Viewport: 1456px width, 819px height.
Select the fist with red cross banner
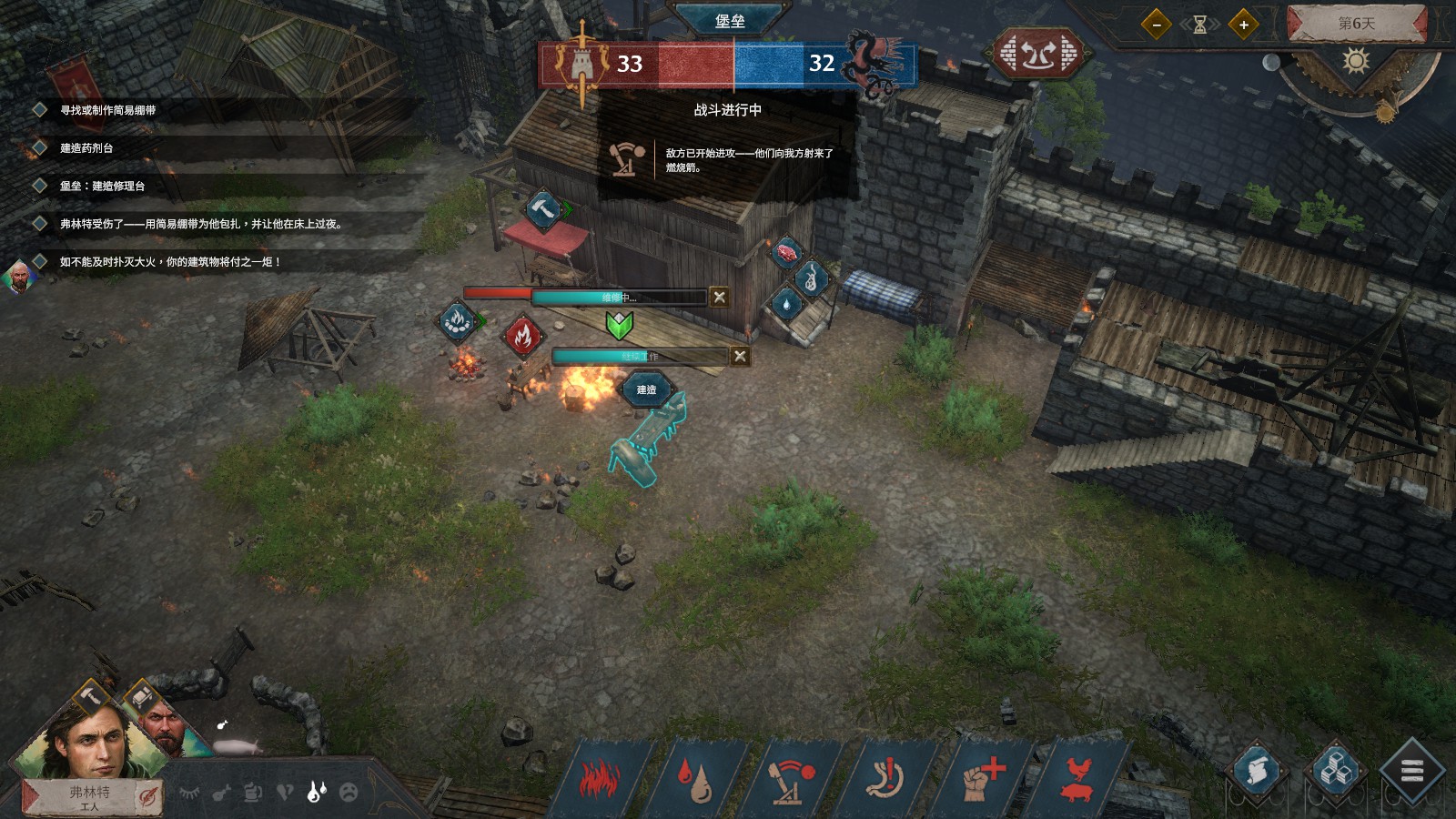coord(984,779)
